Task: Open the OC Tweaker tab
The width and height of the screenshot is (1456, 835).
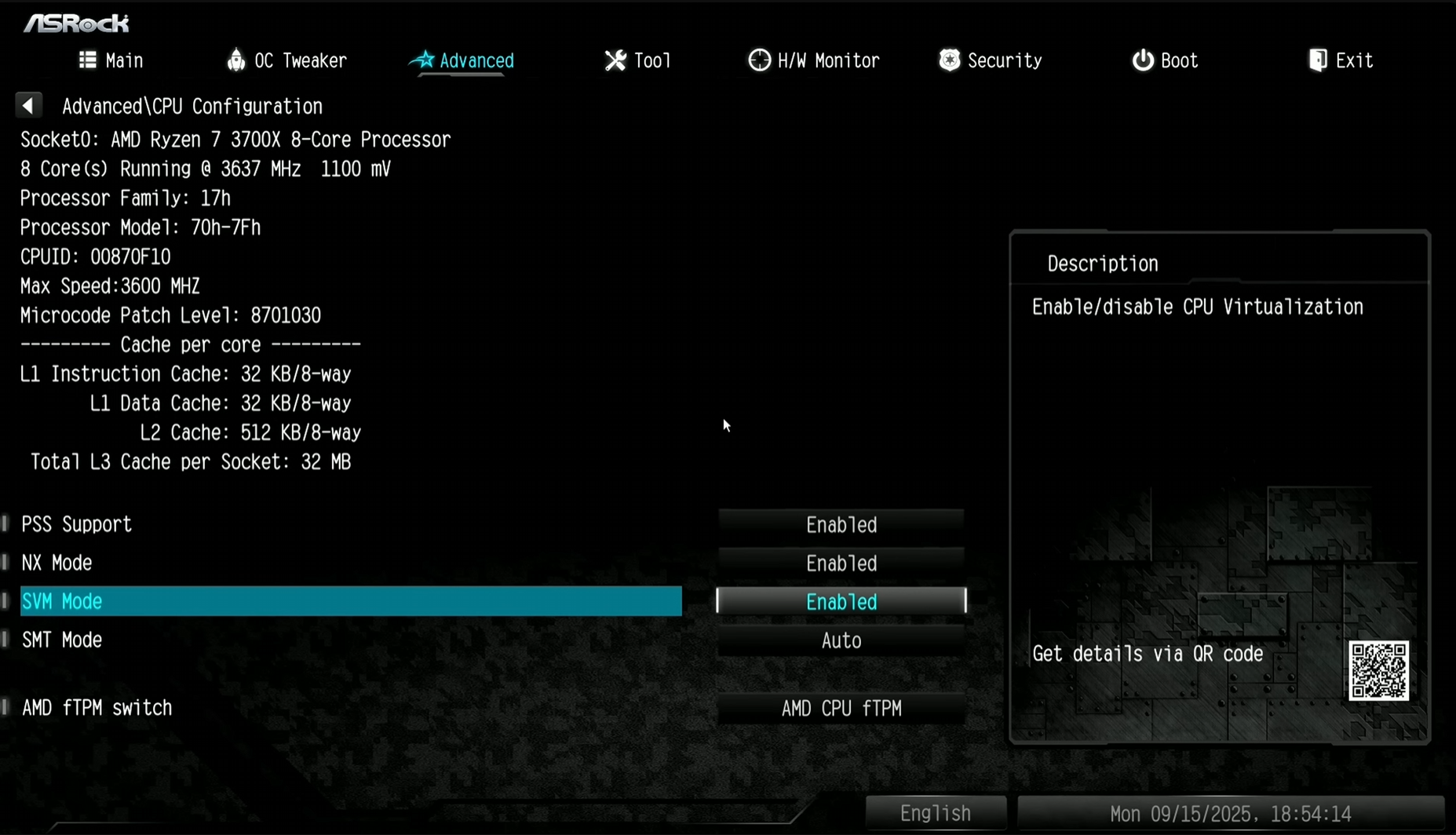Action: coord(286,60)
